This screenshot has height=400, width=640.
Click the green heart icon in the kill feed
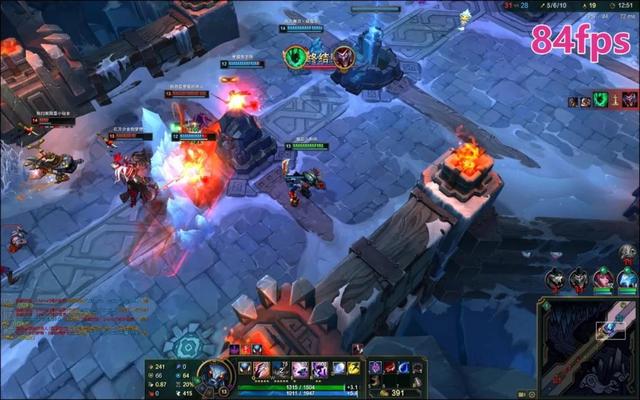pos(601,100)
